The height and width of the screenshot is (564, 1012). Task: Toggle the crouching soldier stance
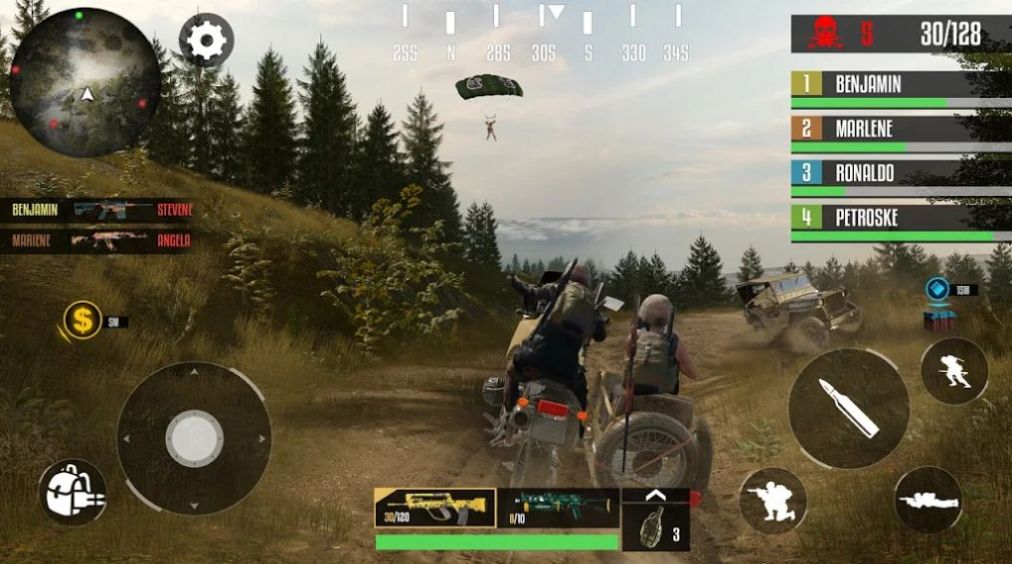[772, 499]
